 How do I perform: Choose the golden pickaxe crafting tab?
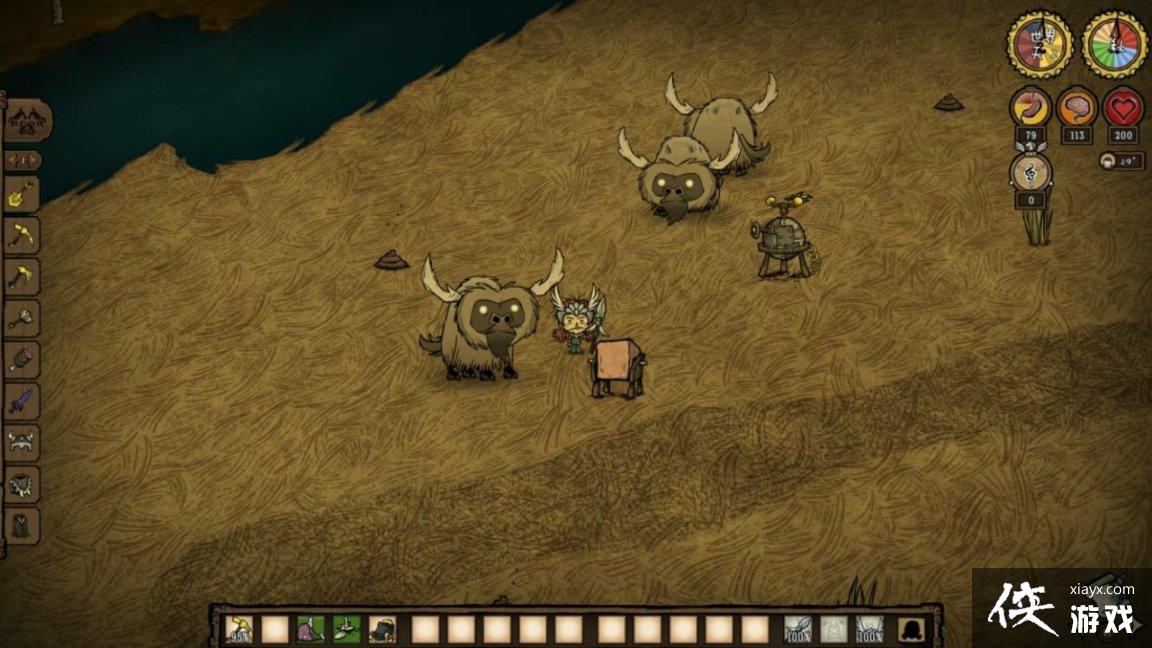click(x=22, y=235)
